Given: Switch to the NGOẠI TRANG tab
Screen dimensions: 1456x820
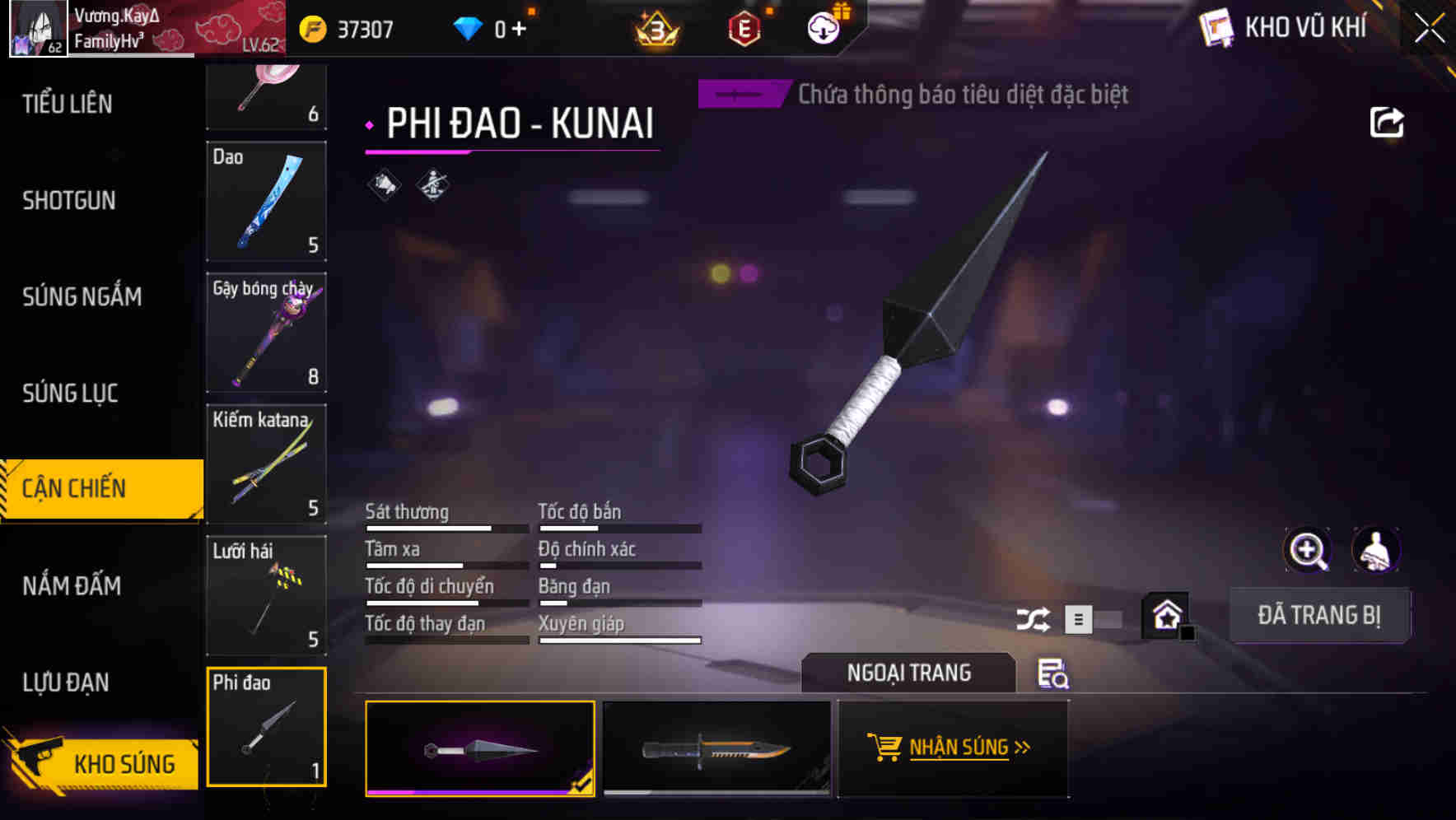Looking at the screenshot, I should tap(908, 672).
